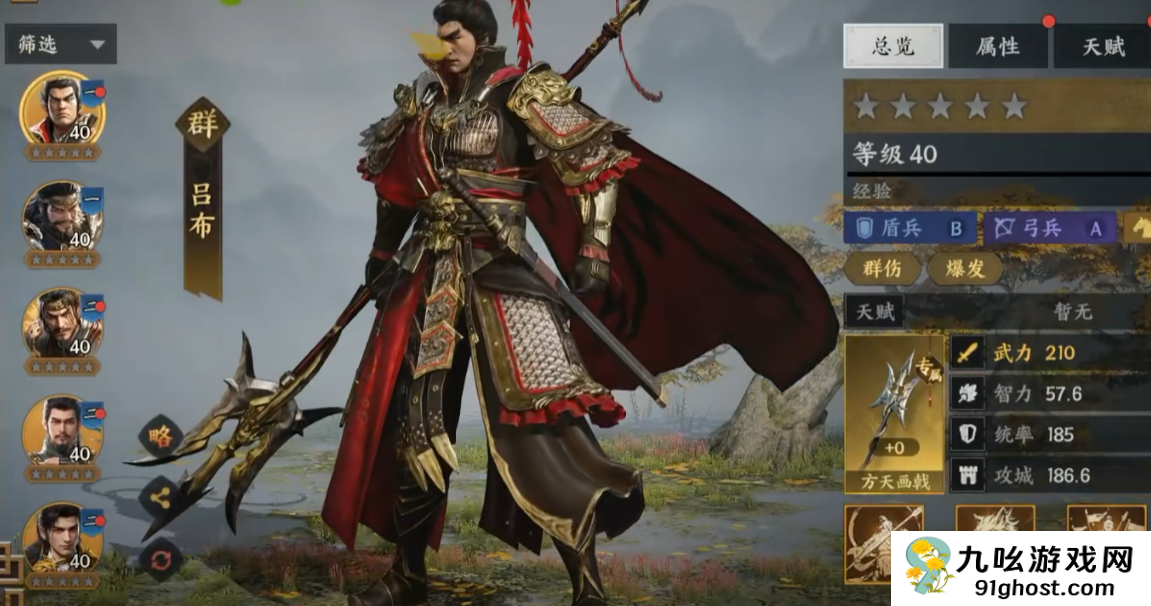Switch to the 总览 overview tab
1151x606 pixels.
pos(893,47)
